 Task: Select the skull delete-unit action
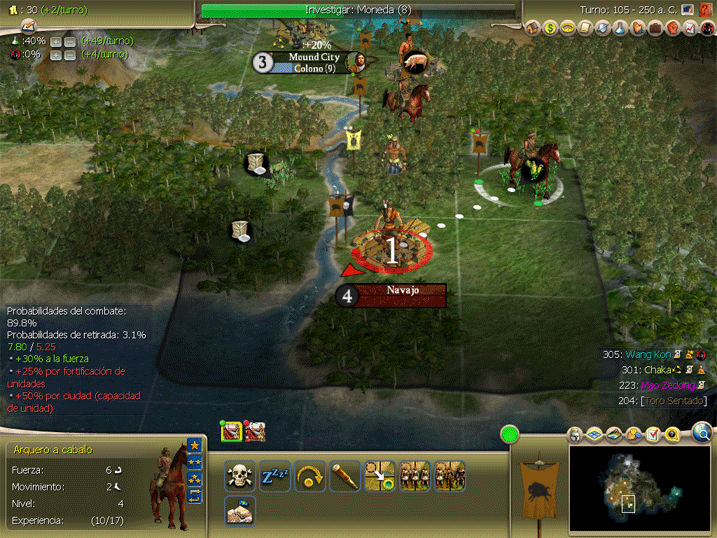coord(238,475)
